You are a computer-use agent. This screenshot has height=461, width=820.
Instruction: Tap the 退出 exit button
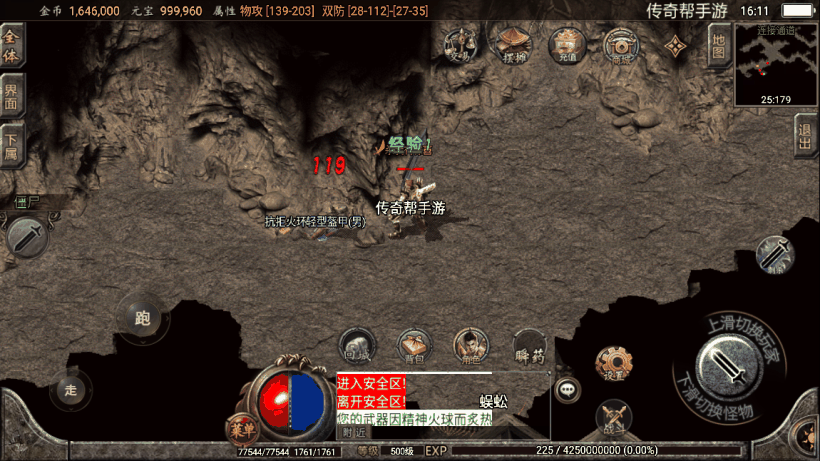pos(804,134)
